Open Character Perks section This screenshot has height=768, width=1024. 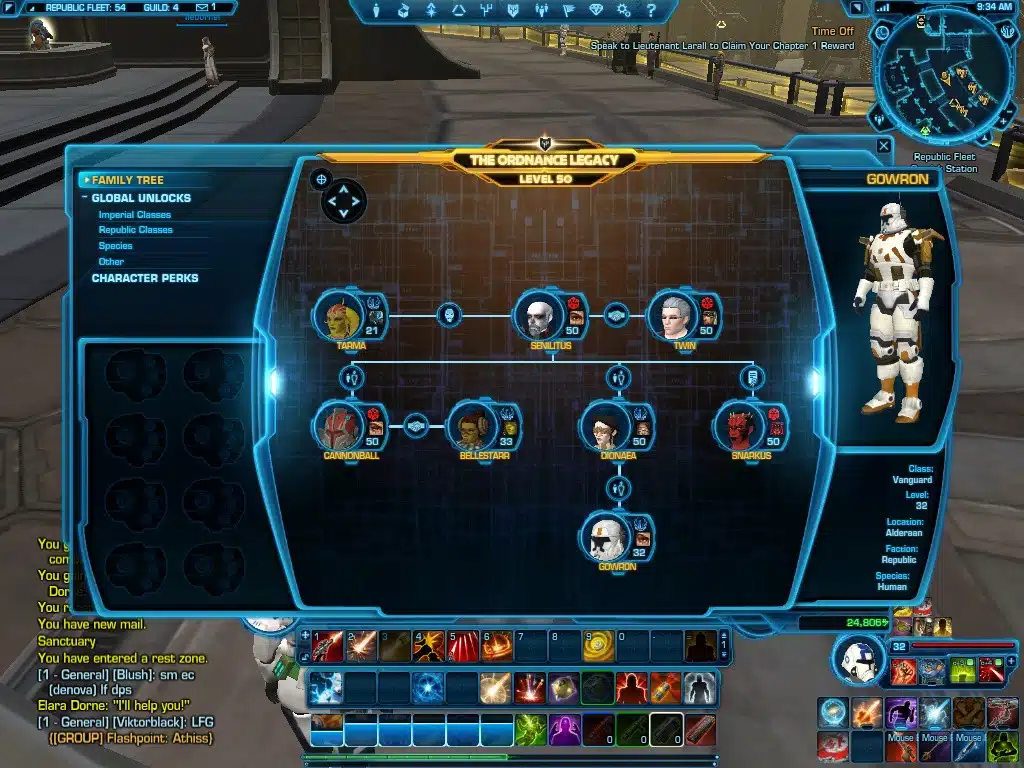click(145, 278)
